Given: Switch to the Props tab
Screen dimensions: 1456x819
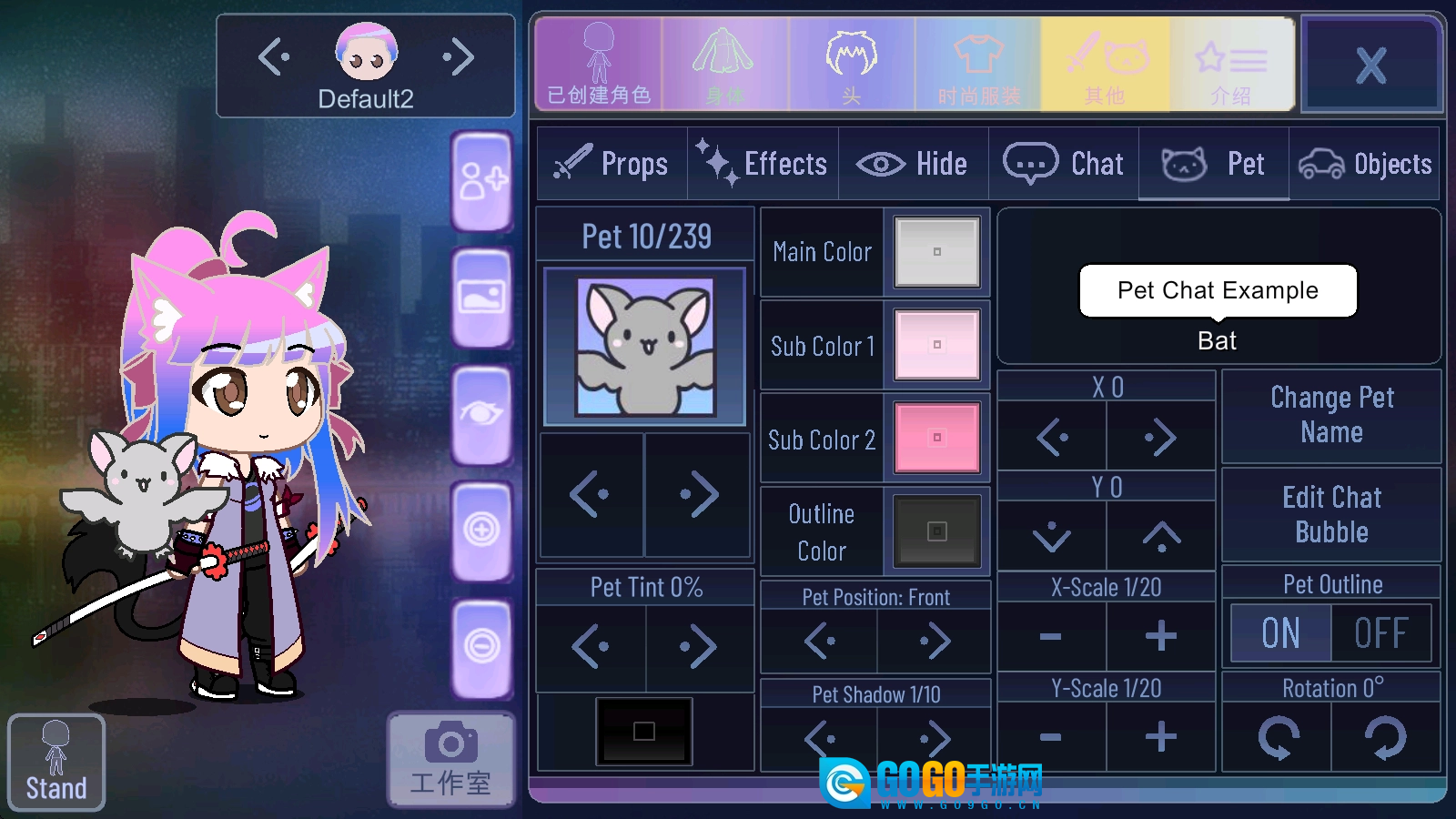Looking at the screenshot, I should pos(612,164).
